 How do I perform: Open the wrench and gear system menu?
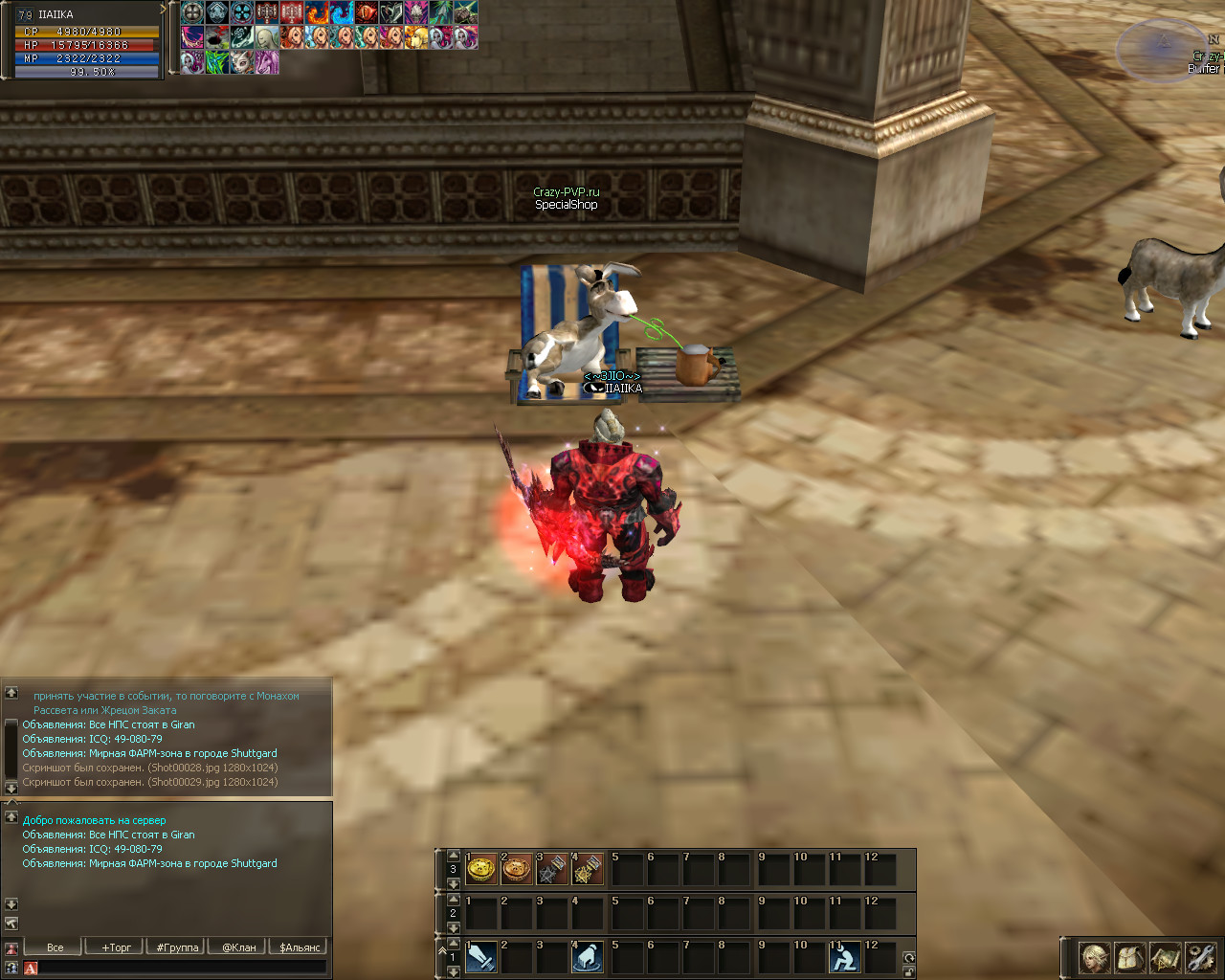[1200, 957]
